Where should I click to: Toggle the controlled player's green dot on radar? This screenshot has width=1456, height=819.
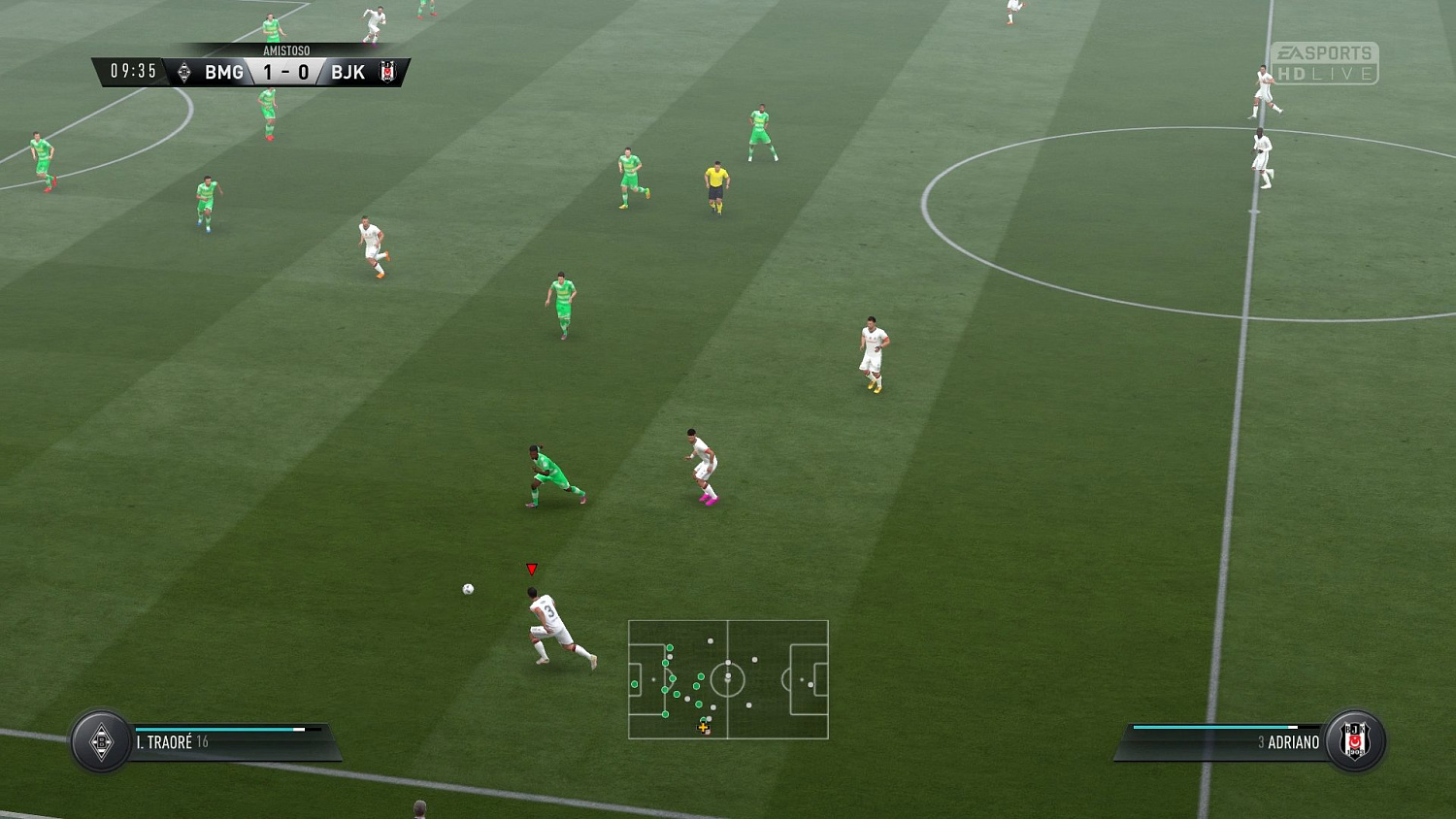tap(703, 718)
